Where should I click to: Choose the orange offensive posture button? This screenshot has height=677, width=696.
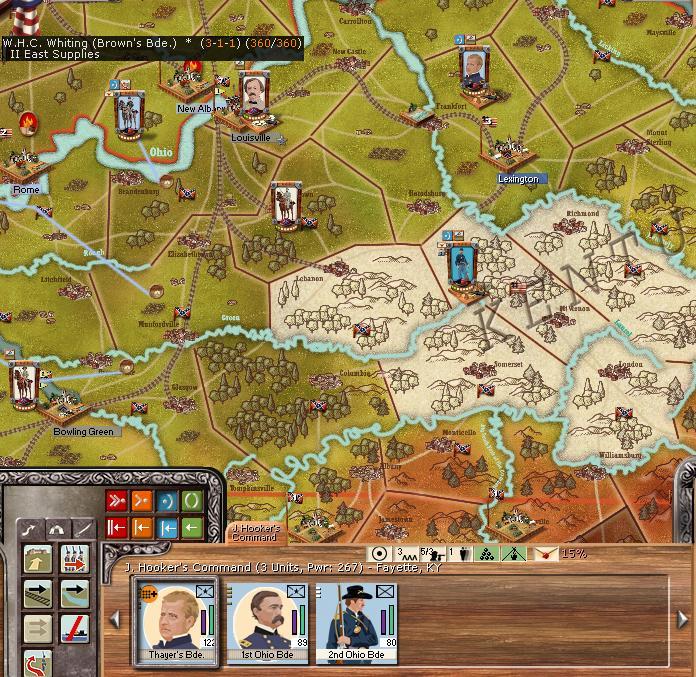tap(142, 500)
